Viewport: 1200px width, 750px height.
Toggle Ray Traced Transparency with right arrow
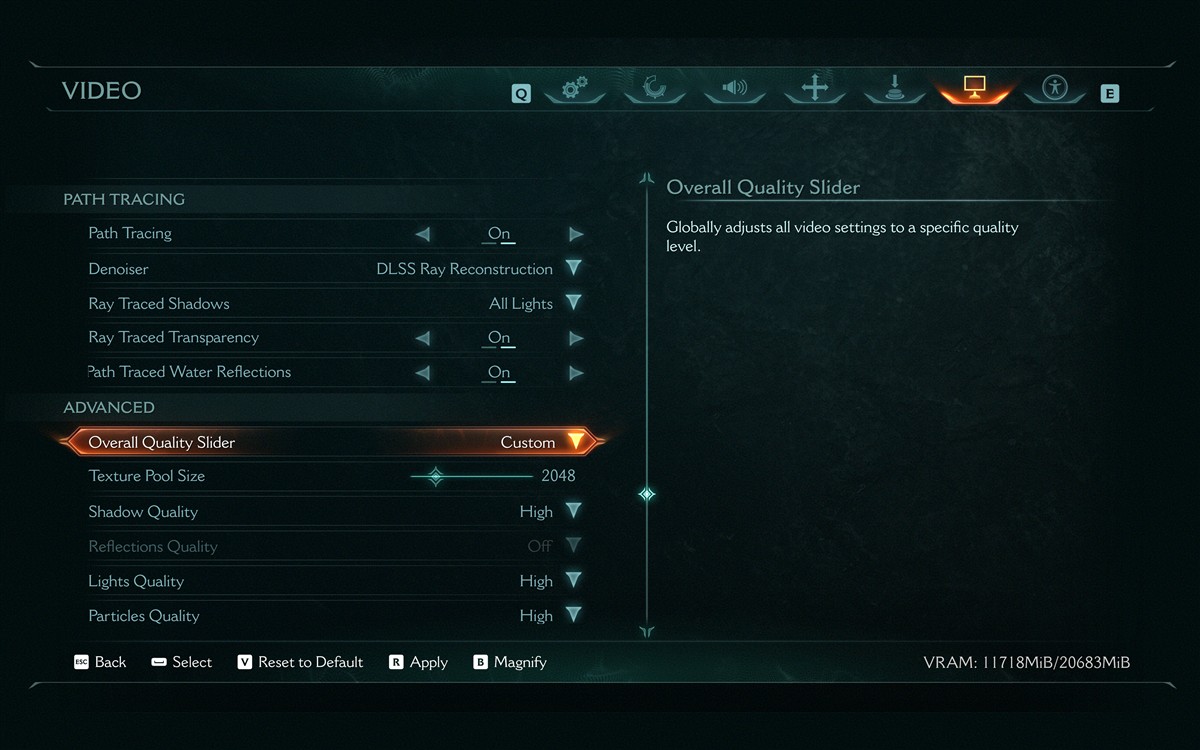[576, 338]
